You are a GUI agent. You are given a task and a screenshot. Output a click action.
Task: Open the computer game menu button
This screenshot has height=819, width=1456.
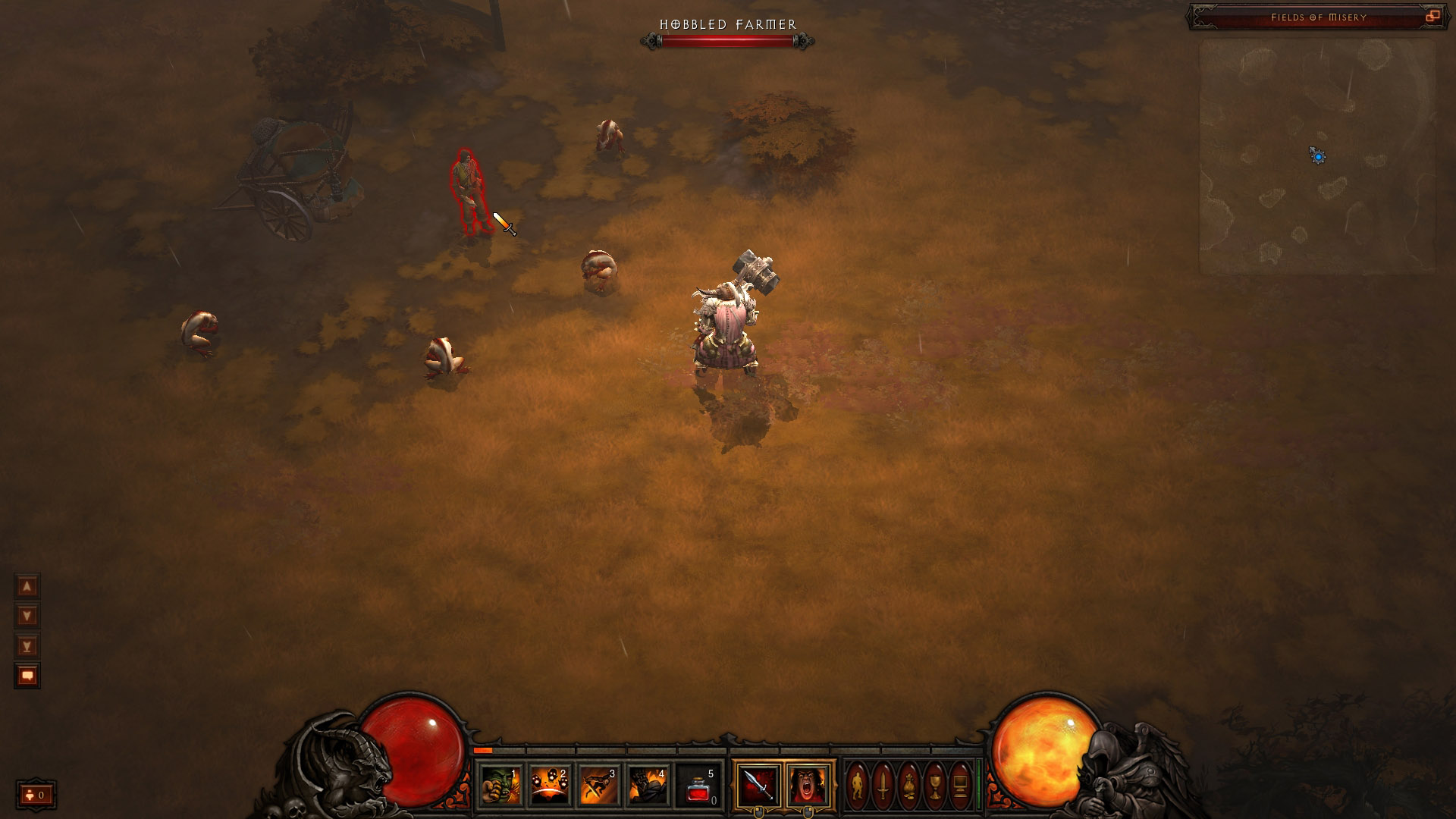coord(961,785)
